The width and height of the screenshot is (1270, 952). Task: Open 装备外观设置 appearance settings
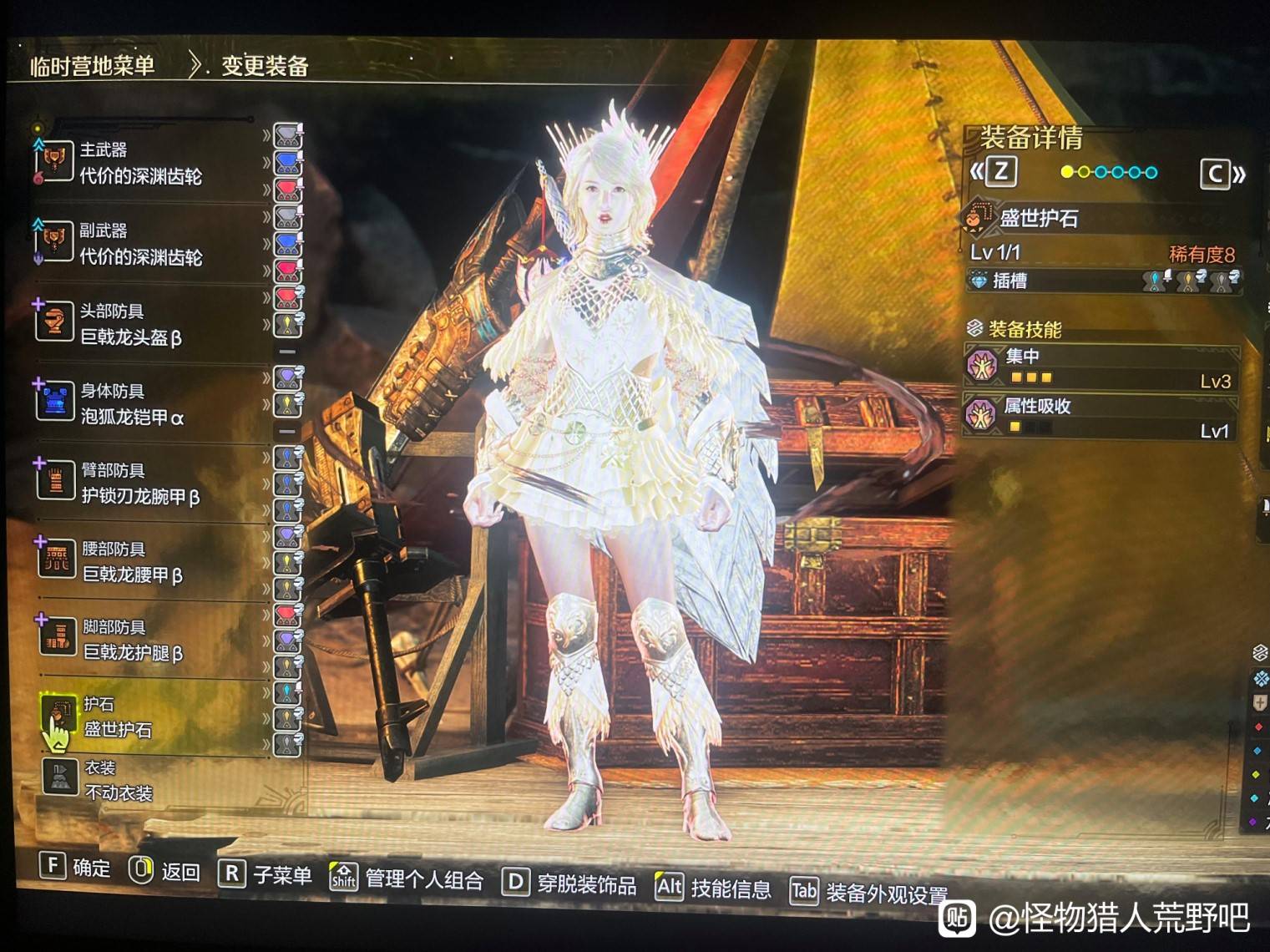pos(870,894)
